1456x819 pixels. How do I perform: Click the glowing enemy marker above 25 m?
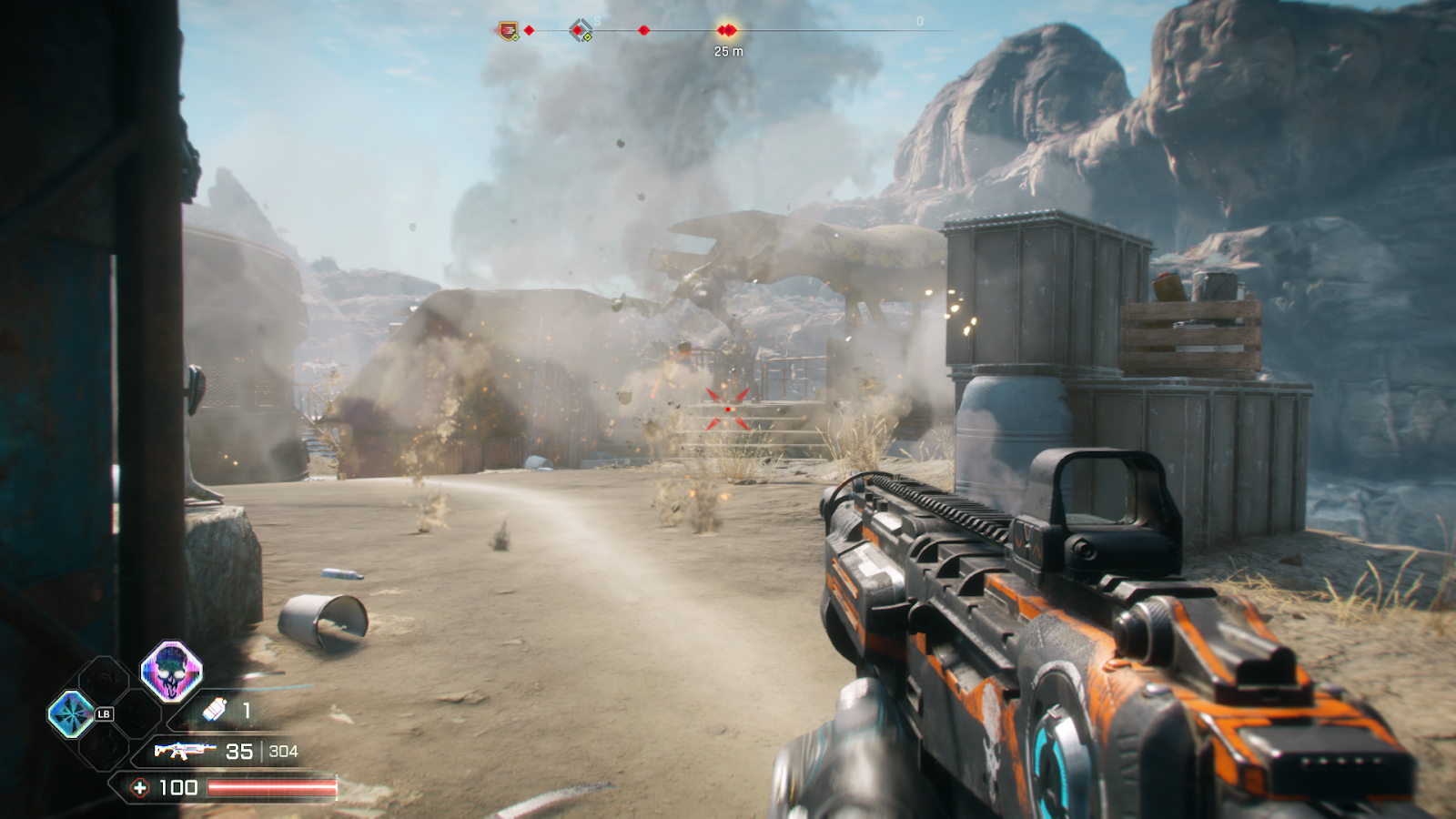[x=726, y=31]
